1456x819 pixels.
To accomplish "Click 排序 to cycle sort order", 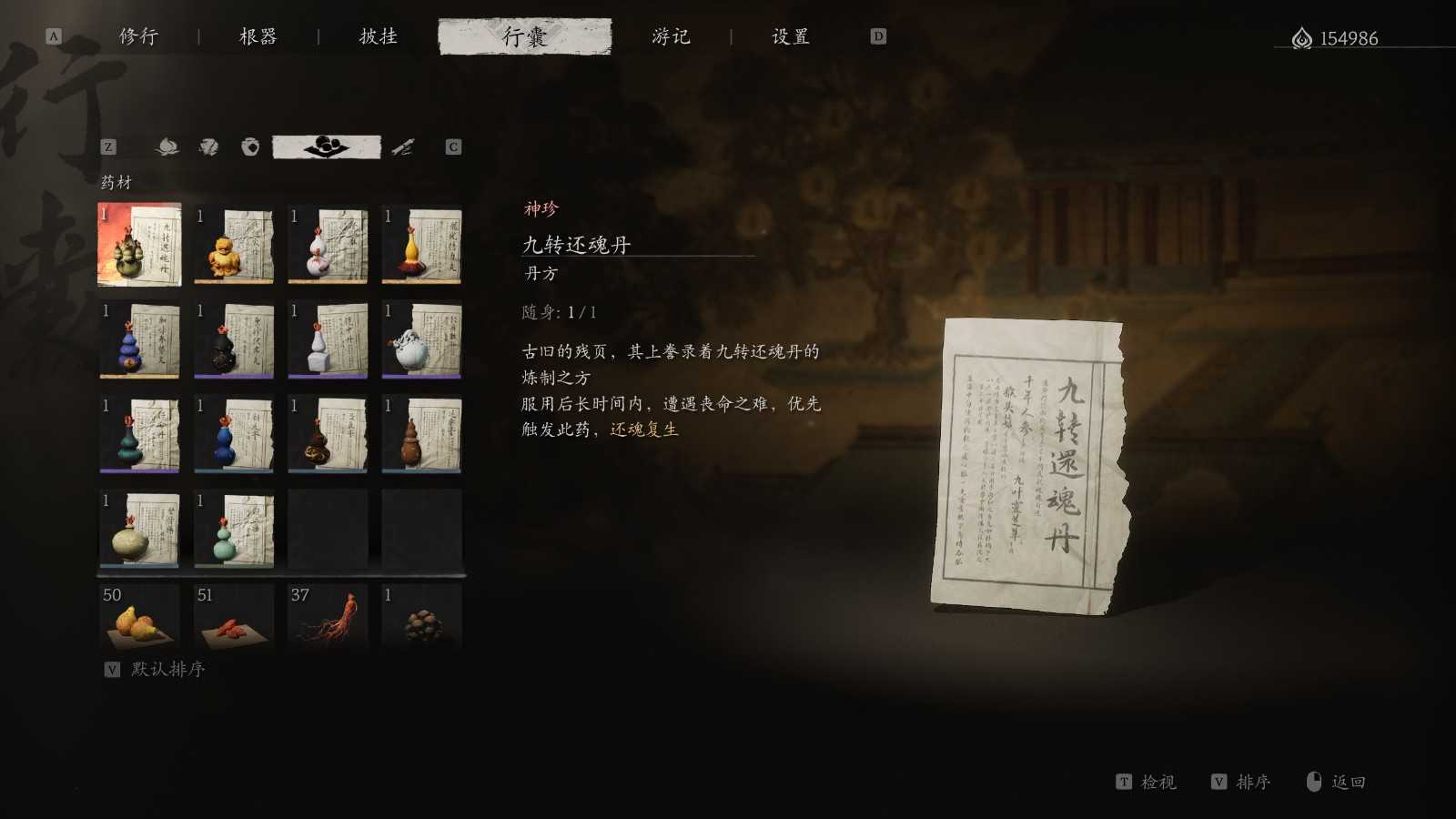I will click(x=1255, y=782).
